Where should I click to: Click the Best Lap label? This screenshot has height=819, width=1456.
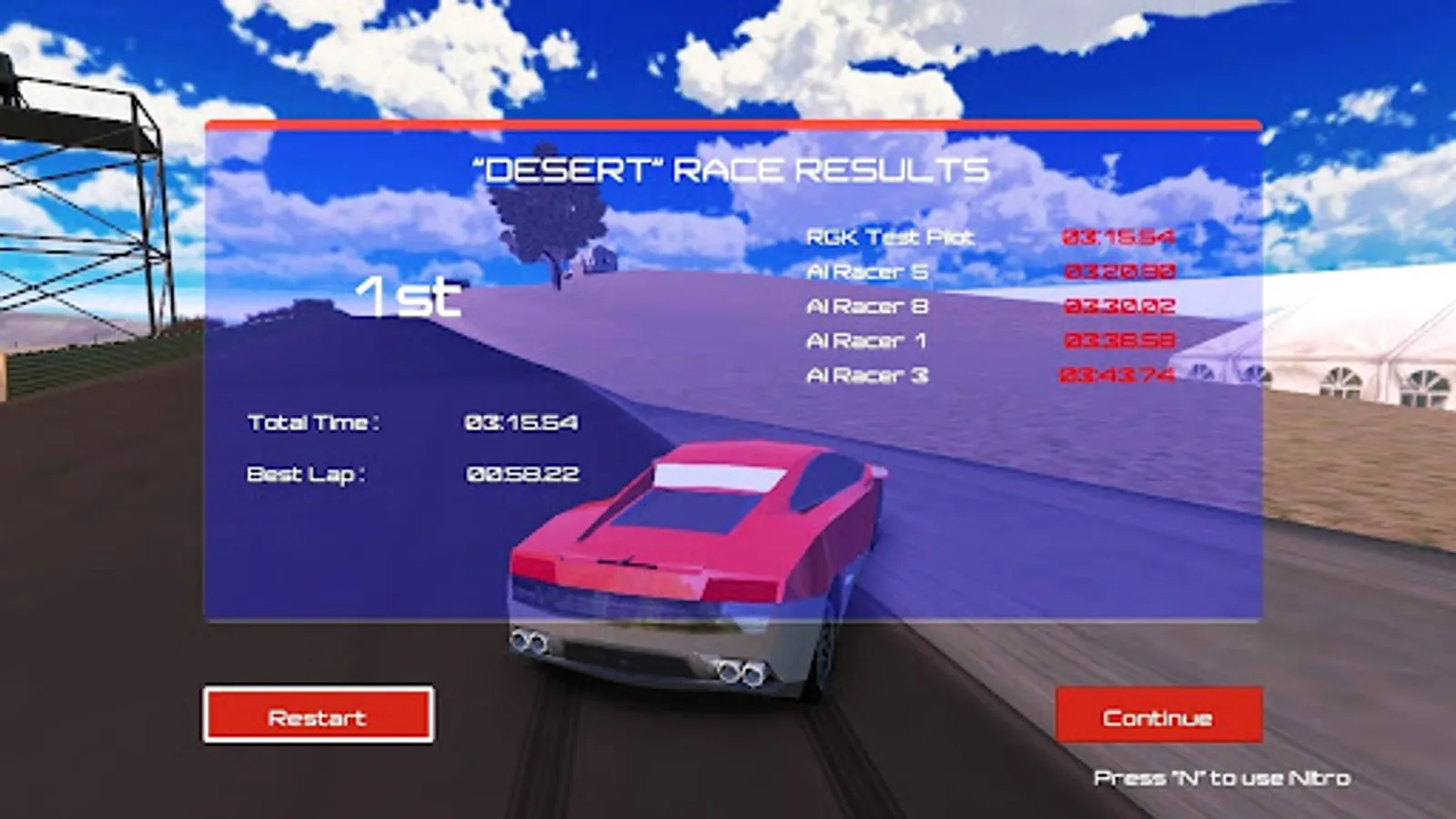point(309,472)
